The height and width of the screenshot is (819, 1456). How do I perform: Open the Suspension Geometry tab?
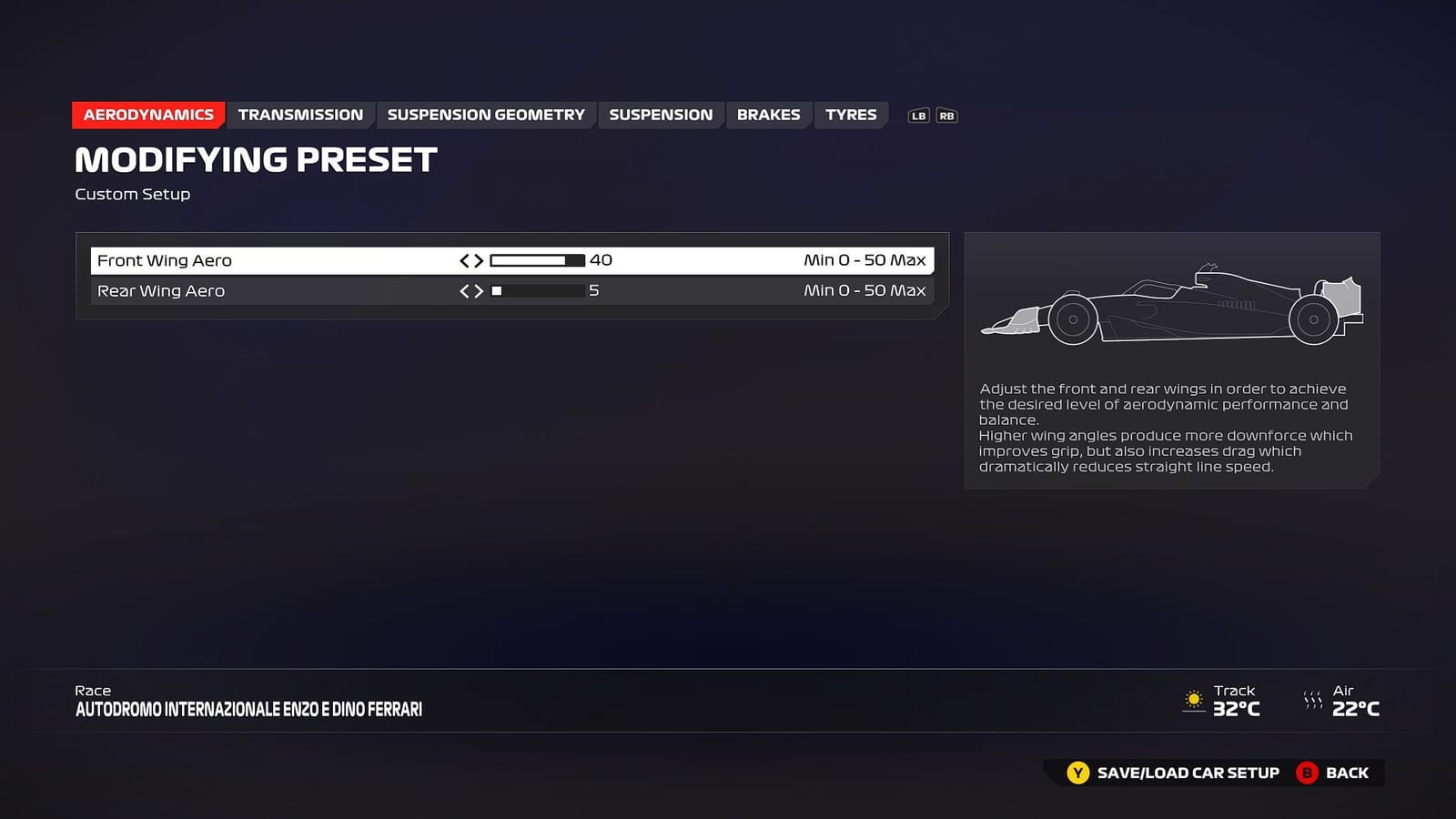(x=485, y=115)
